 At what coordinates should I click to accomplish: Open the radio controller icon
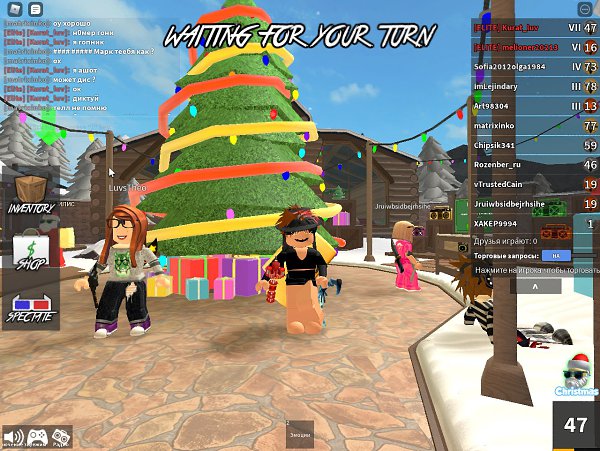(x=60, y=437)
